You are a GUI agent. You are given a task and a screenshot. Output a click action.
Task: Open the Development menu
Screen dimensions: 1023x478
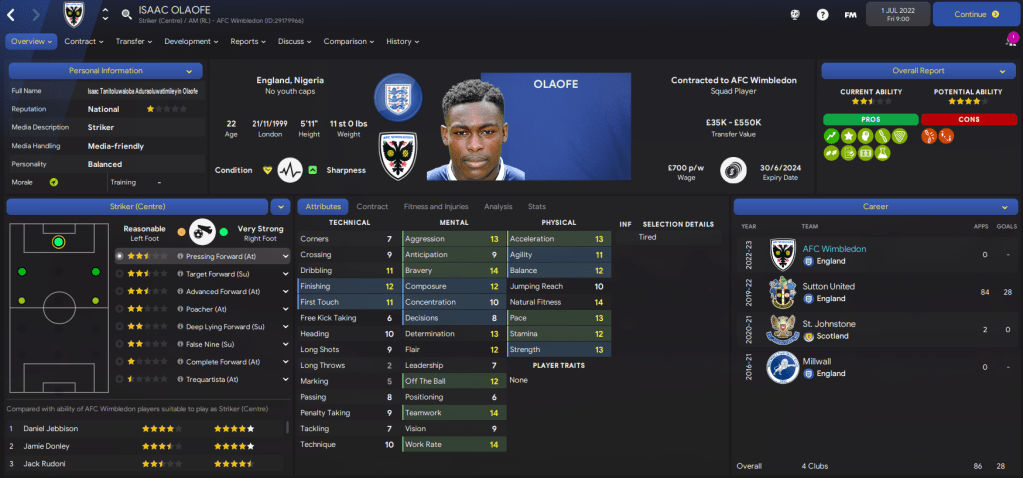[190, 42]
